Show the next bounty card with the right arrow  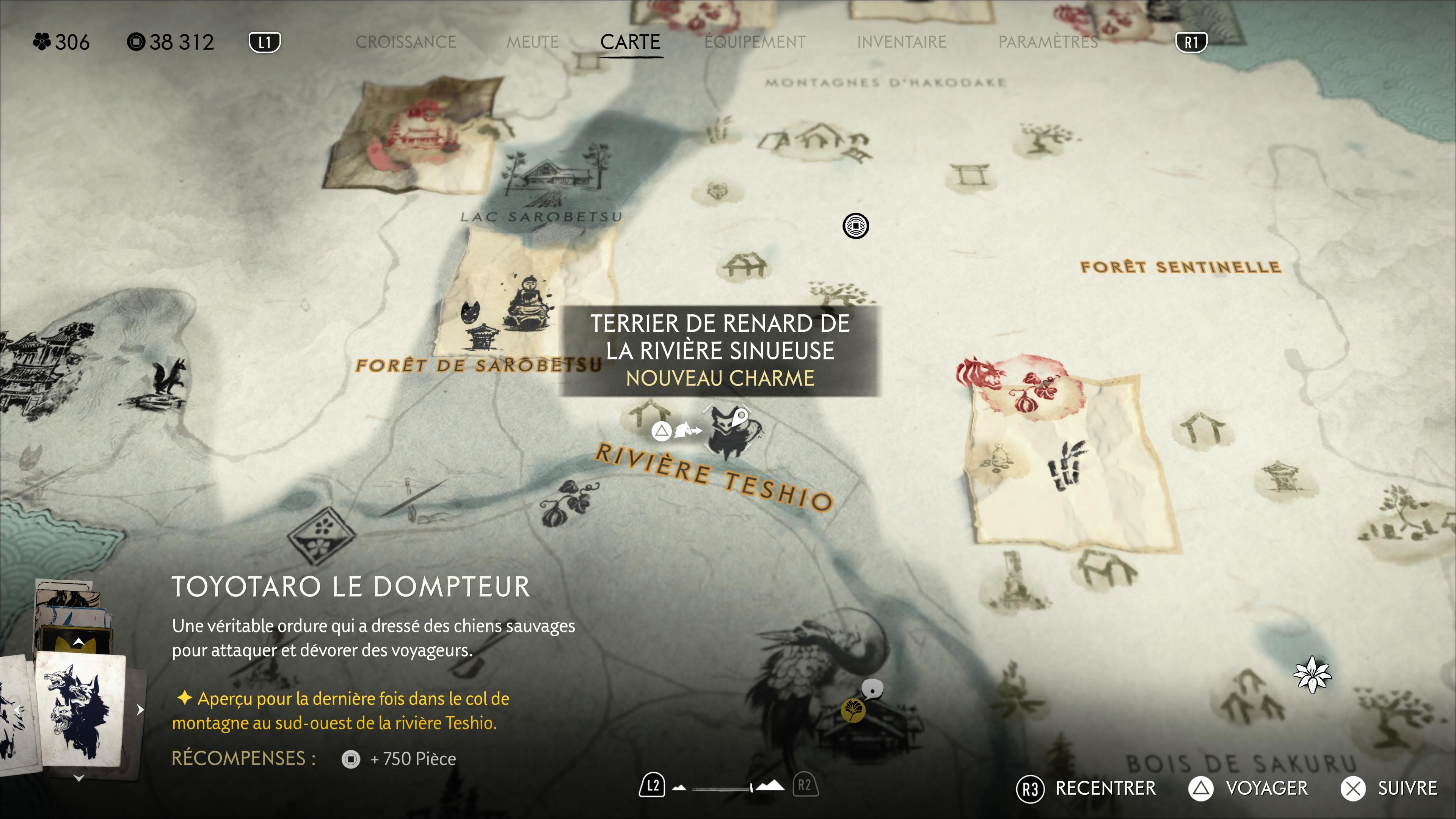click(x=140, y=710)
